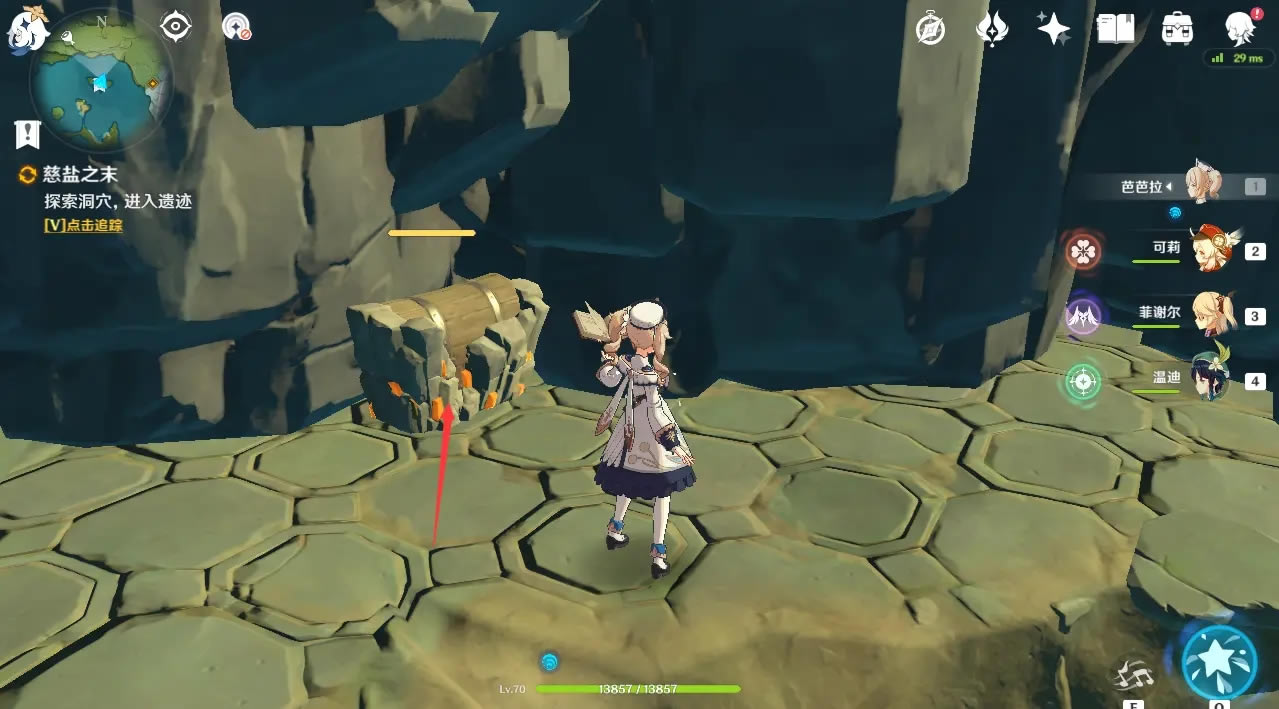Open events via the four-pointed star icon
Image resolution: width=1279 pixels, height=709 pixels.
tap(1053, 29)
